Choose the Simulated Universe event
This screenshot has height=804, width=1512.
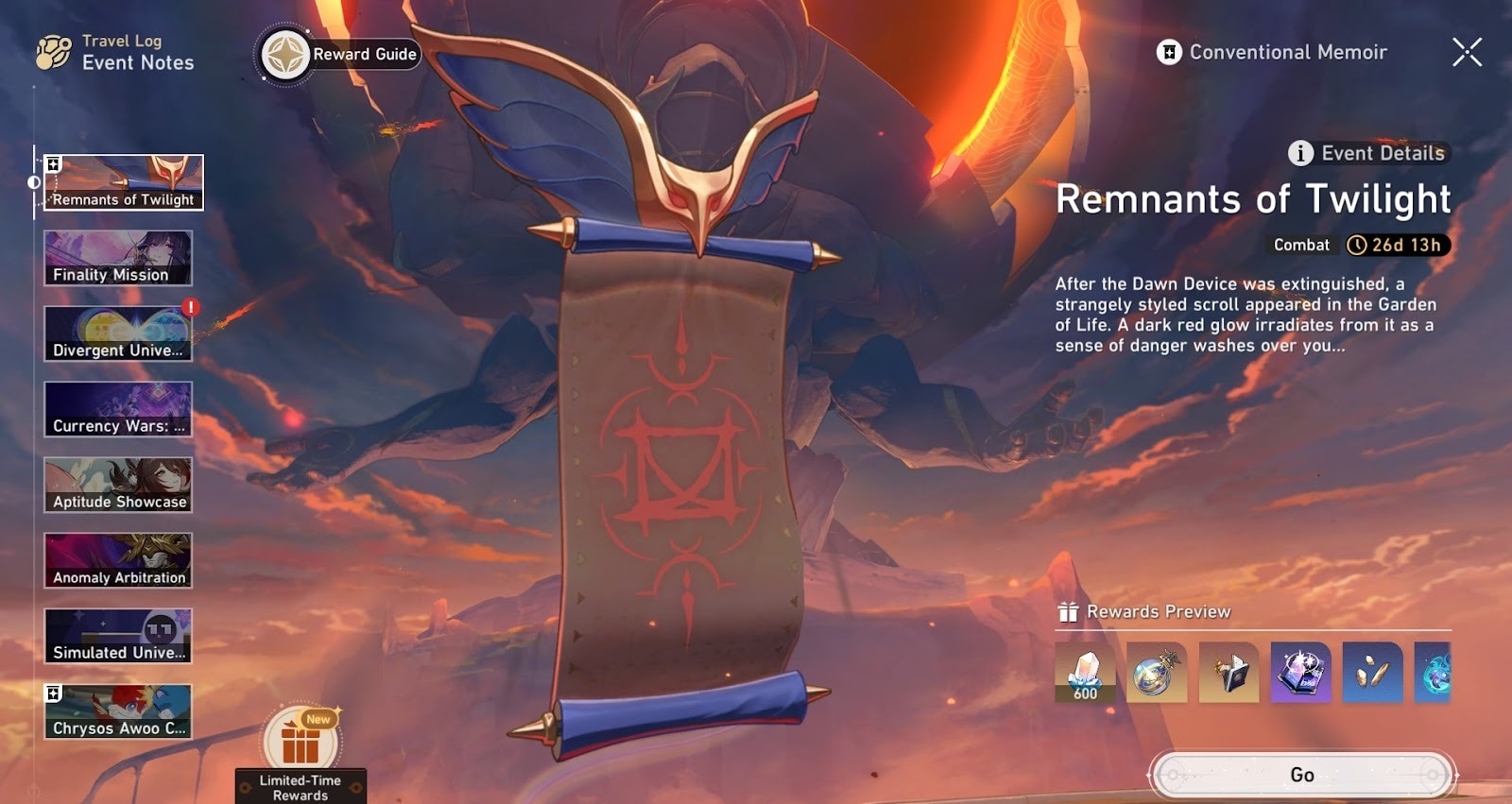(118, 636)
